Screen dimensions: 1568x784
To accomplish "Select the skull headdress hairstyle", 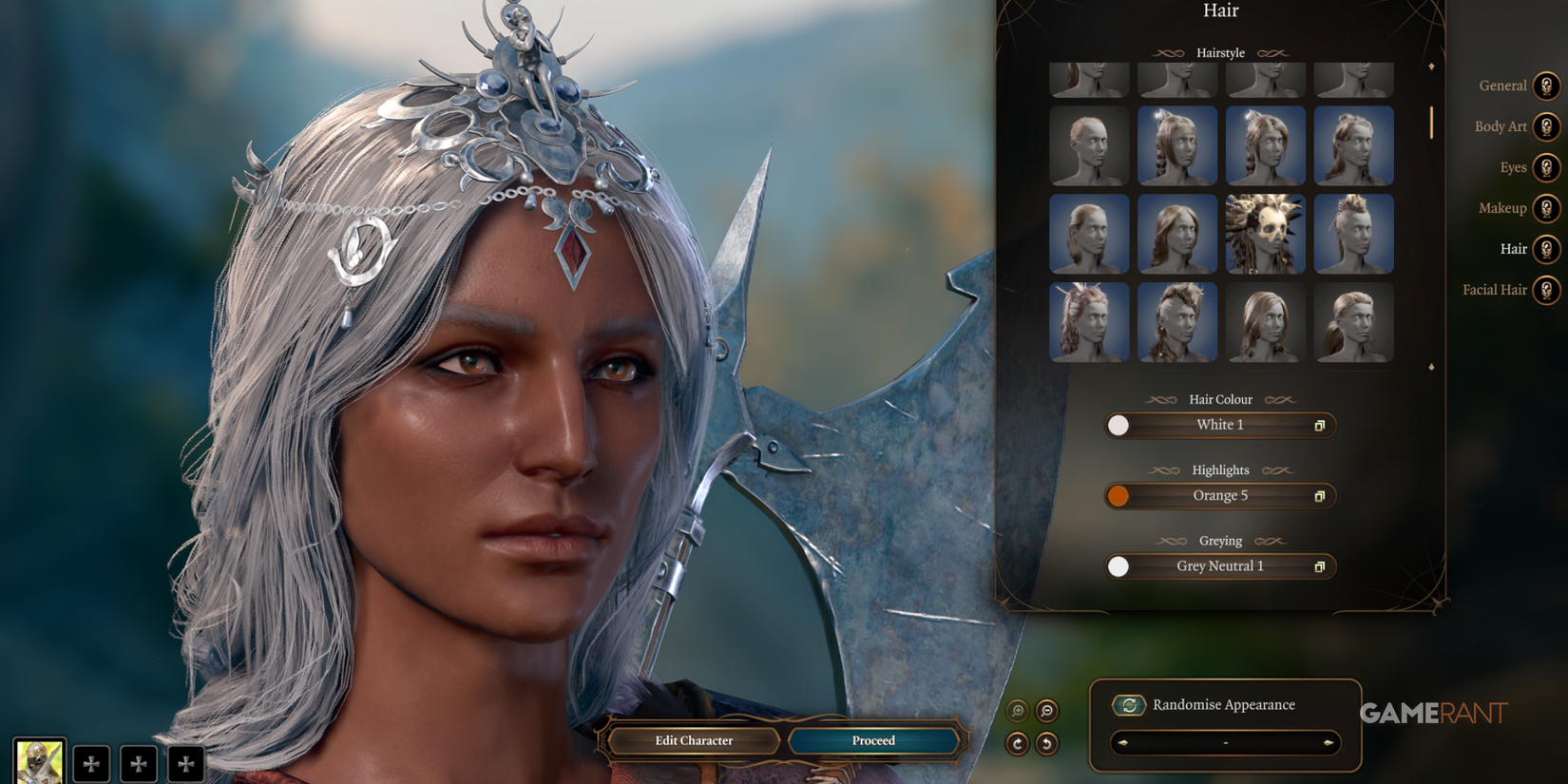I will coord(1265,233).
